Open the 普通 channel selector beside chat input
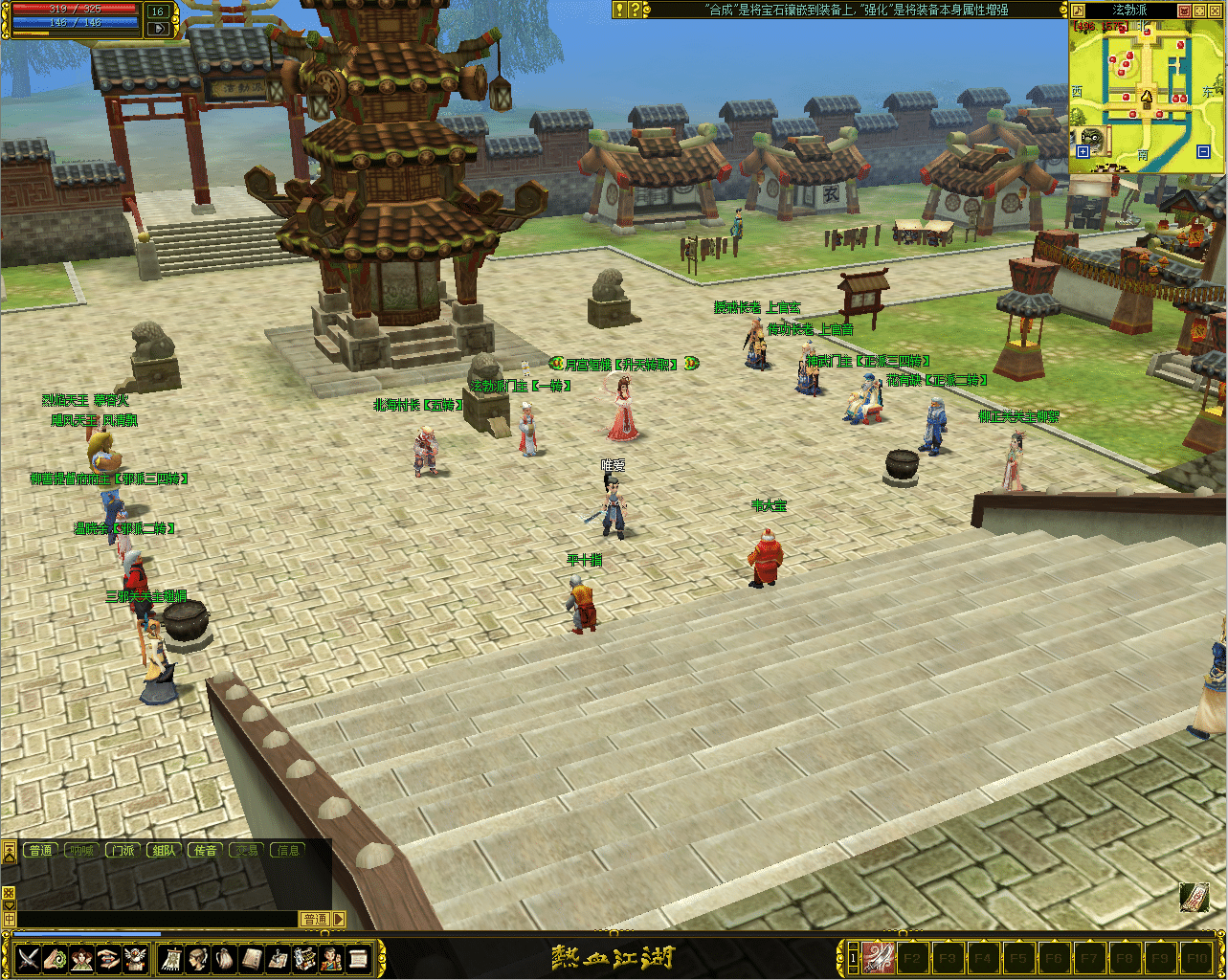The image size is (1228, 980). tap(316, 919)
